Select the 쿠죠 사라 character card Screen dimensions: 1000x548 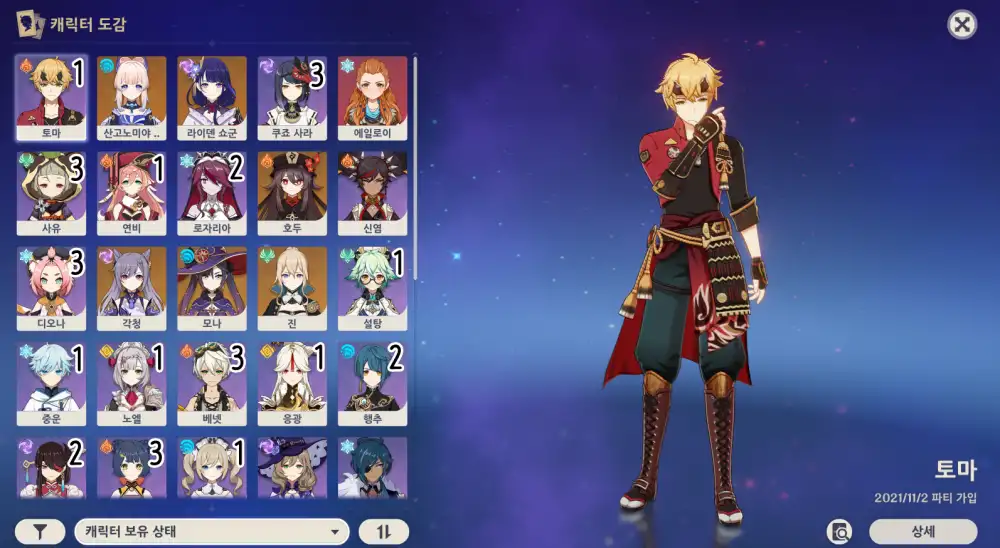click(x=292, y=97)
